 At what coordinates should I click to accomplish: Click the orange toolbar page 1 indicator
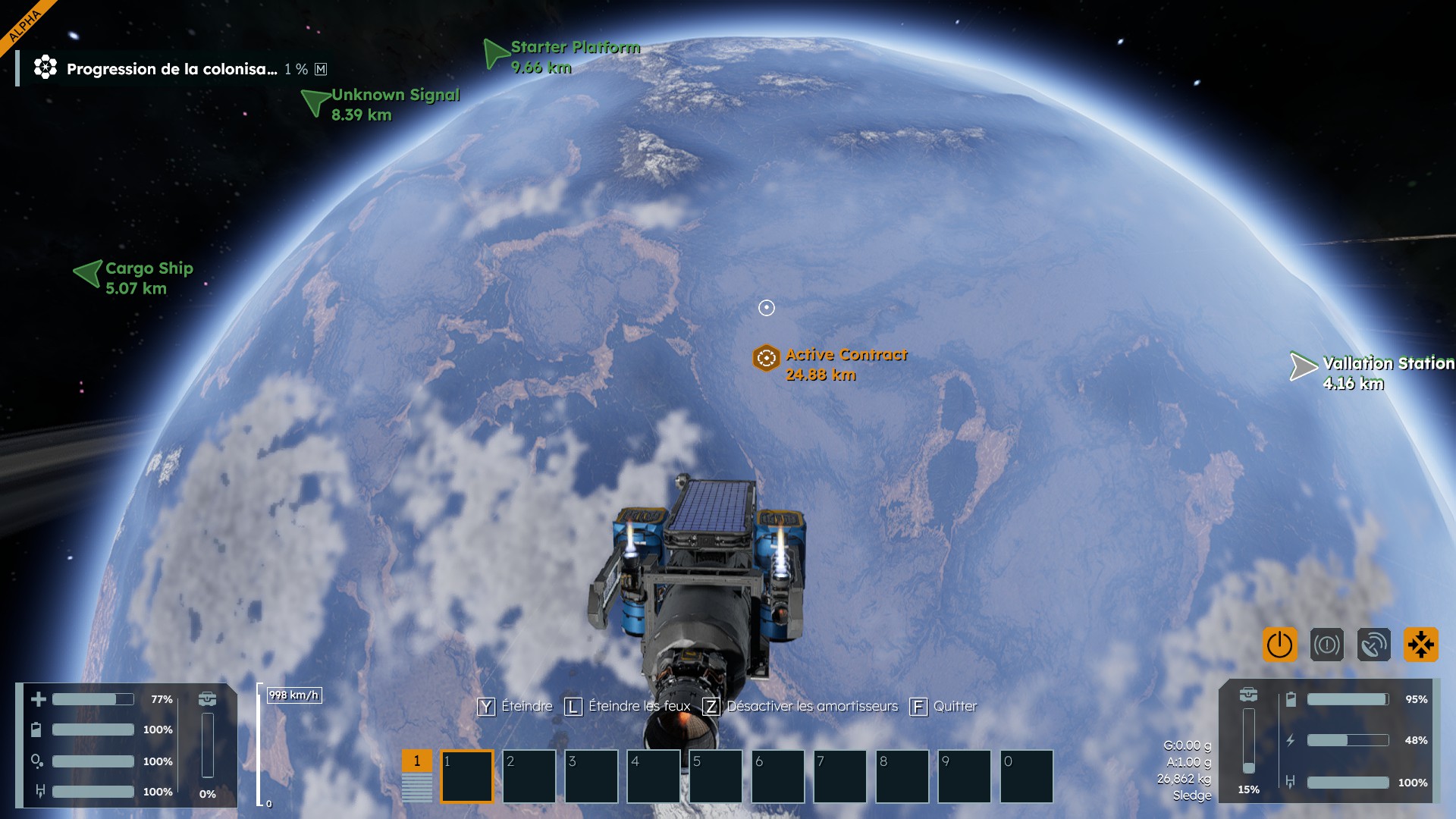(x=416, y=761)
